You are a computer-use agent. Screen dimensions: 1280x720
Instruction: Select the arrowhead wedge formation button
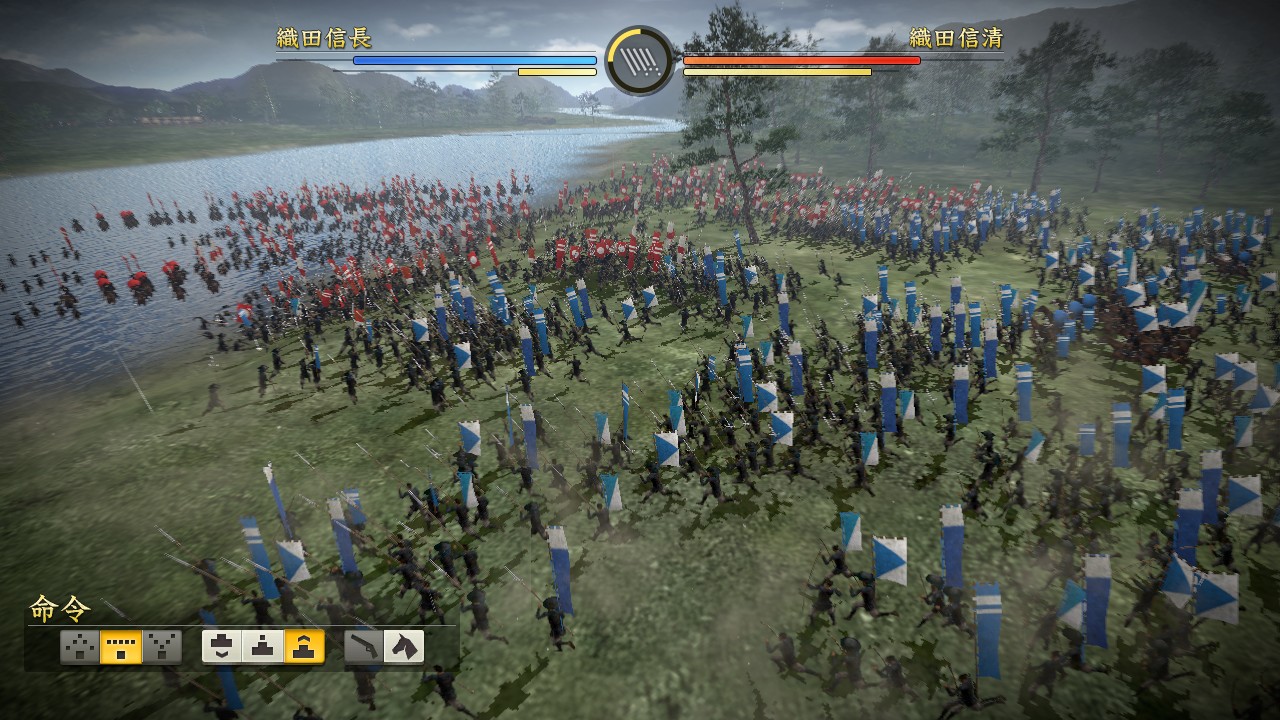80,647
